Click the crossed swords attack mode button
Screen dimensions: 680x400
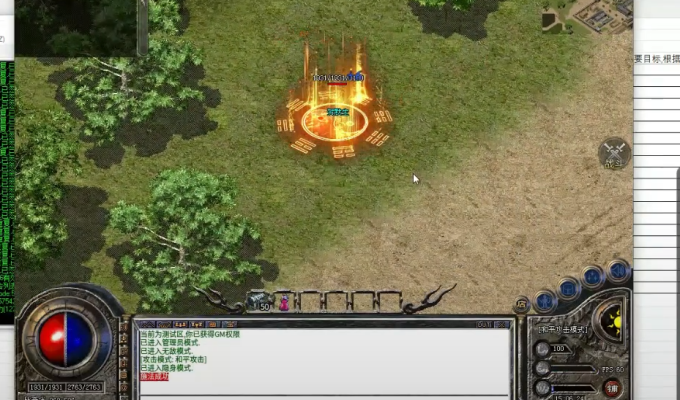pos(615,154)
